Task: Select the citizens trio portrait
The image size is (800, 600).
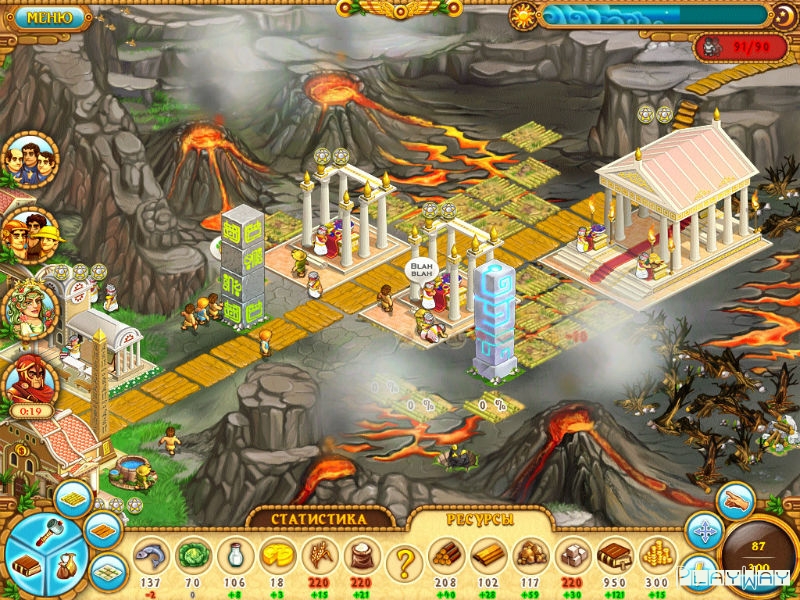Action: 30,160
